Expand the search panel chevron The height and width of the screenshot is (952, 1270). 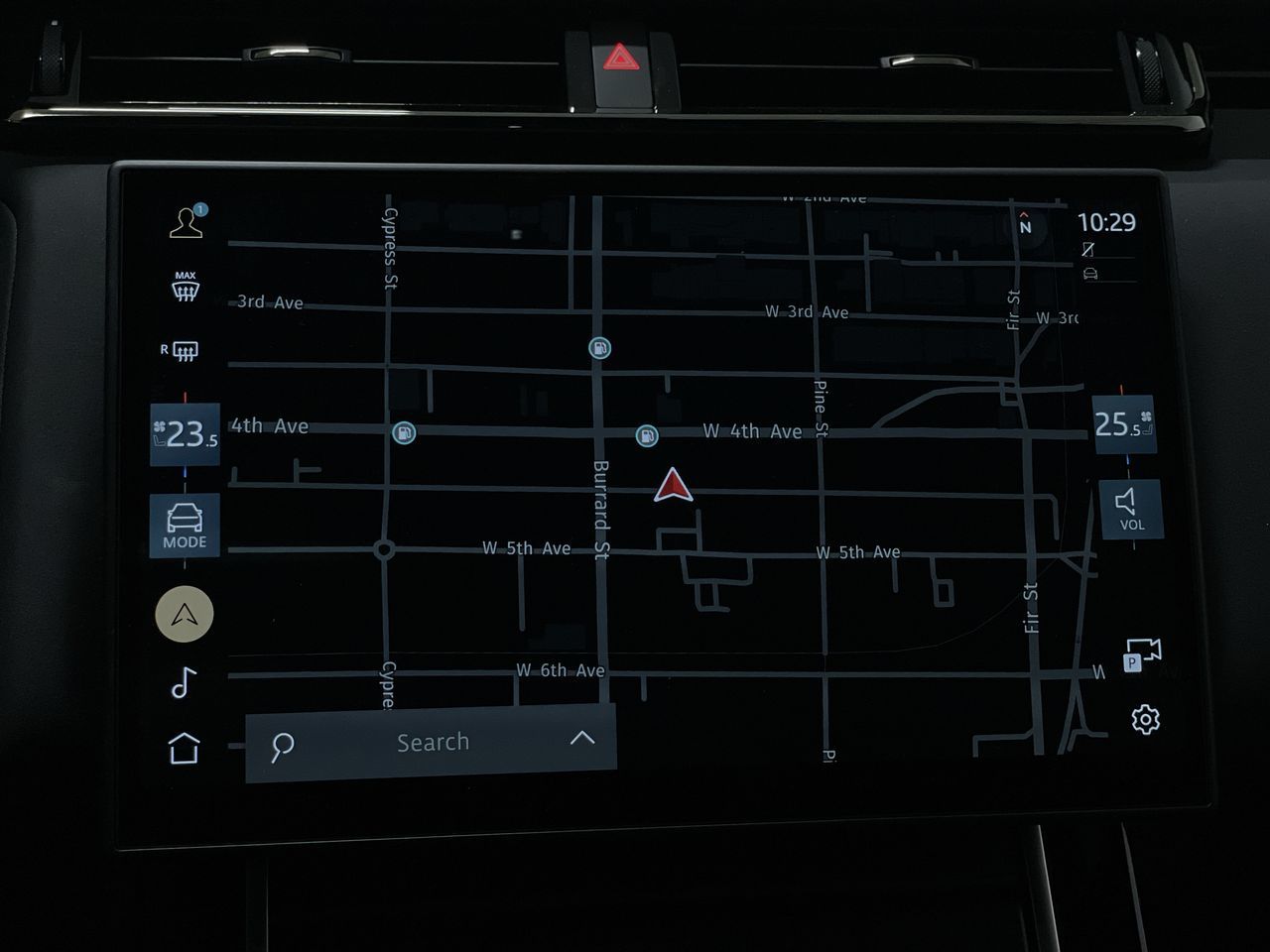(x=583, y=740)
